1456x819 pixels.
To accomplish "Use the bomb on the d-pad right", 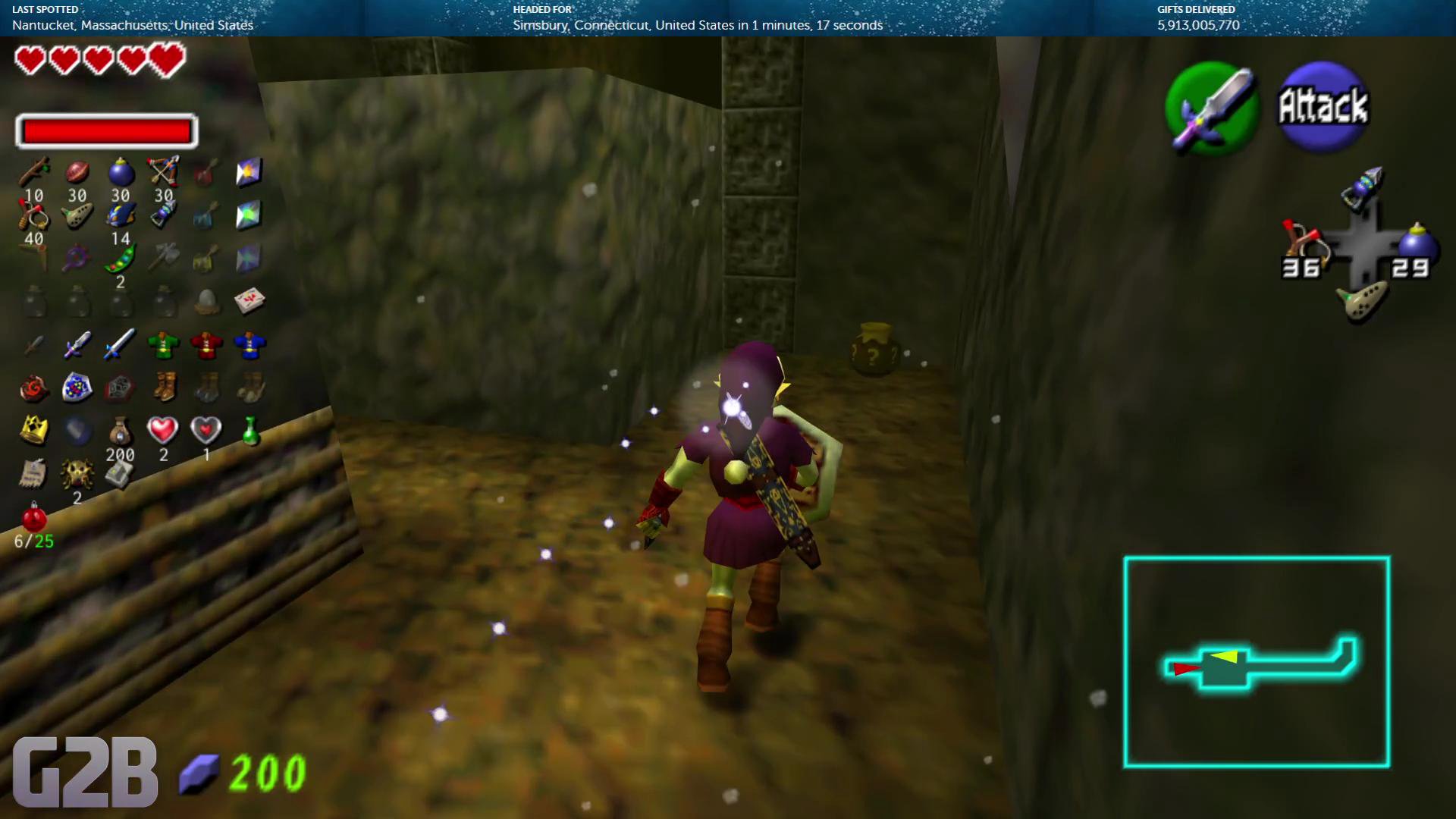I will [x=1416, y=243].
